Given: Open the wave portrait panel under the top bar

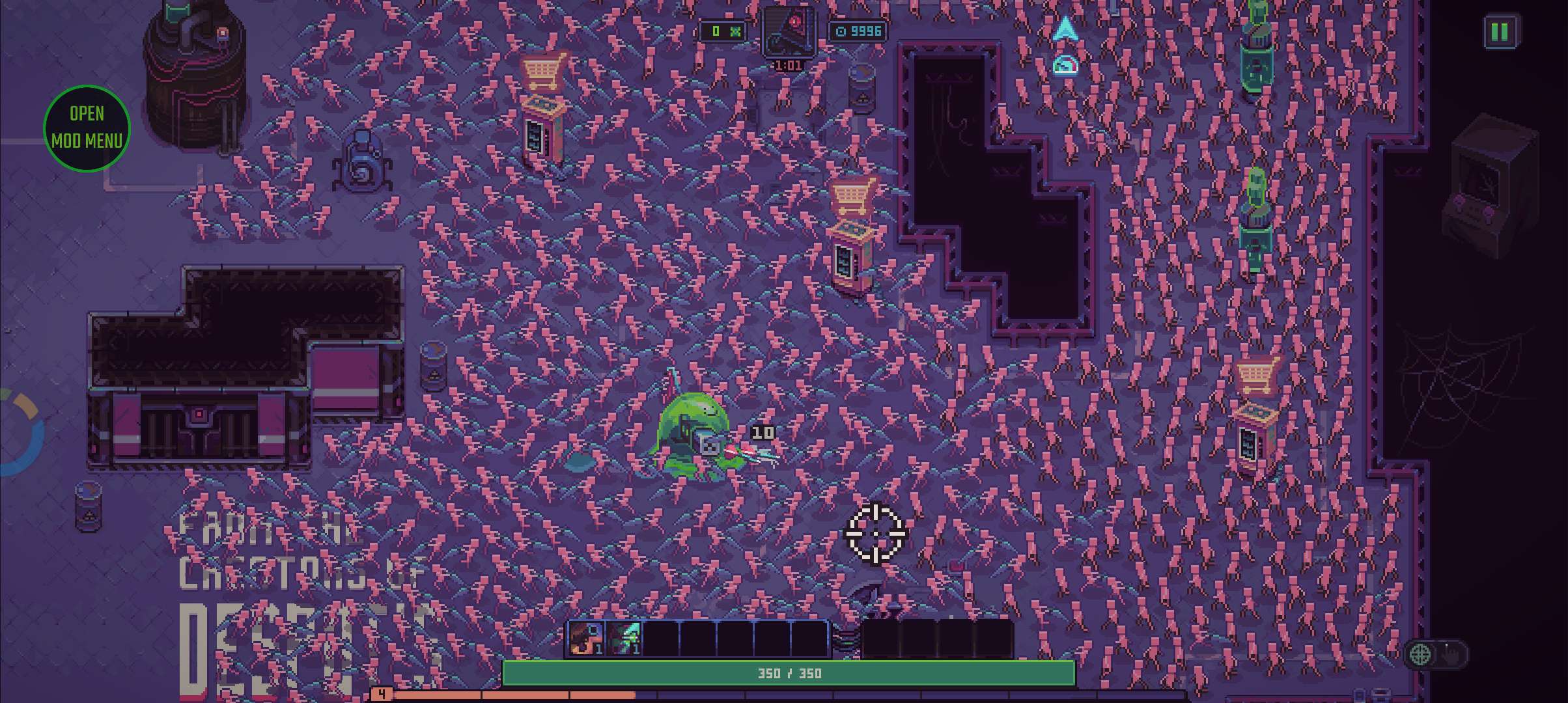Looking at the screenshot, I should (788, 32).
